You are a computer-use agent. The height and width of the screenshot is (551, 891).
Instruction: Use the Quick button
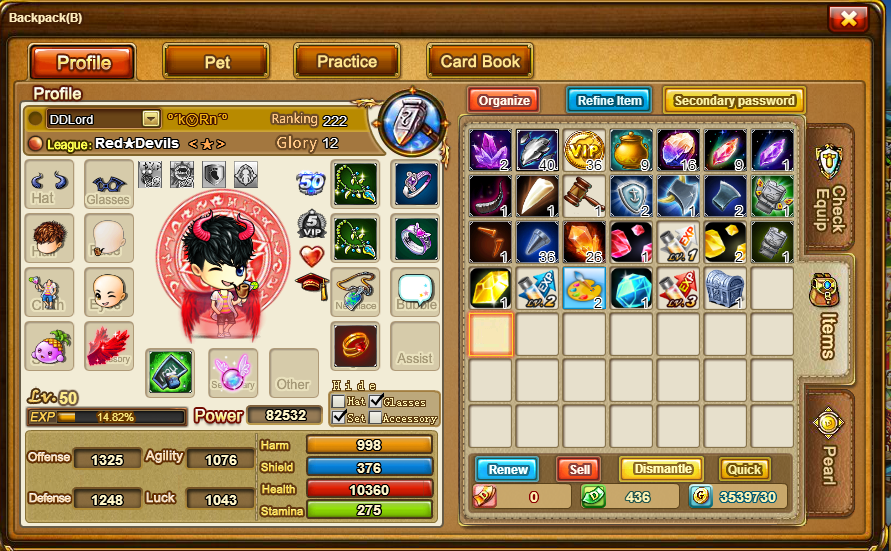[744, 469]
